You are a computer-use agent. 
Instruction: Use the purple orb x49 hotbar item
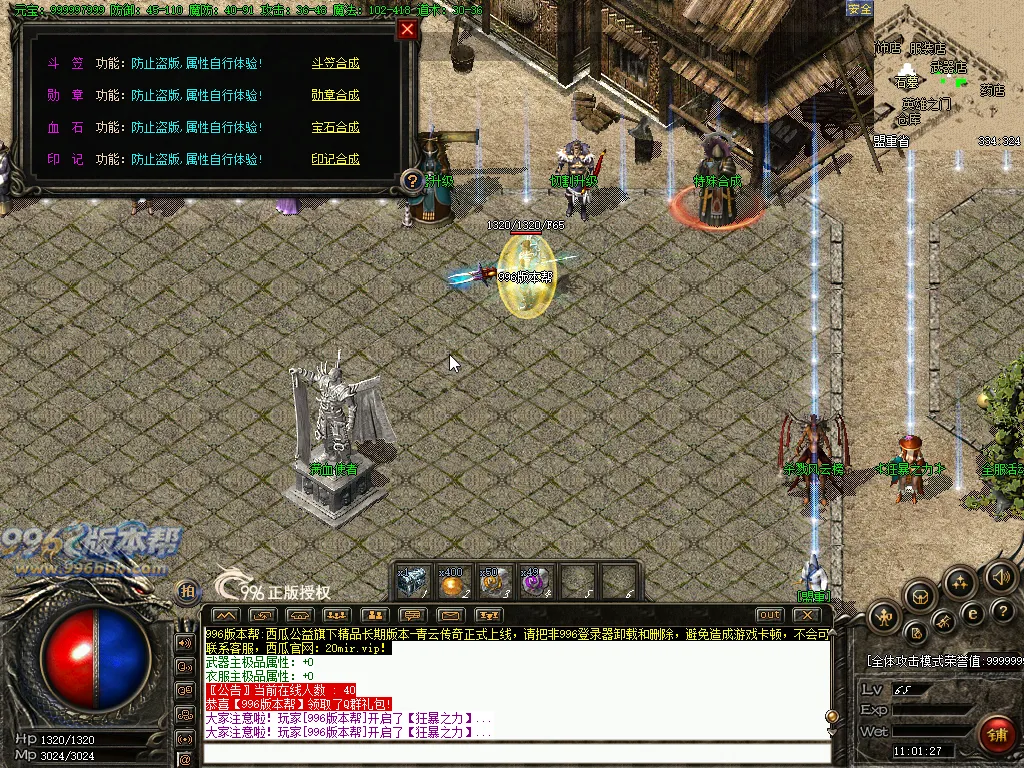(536, 582)
